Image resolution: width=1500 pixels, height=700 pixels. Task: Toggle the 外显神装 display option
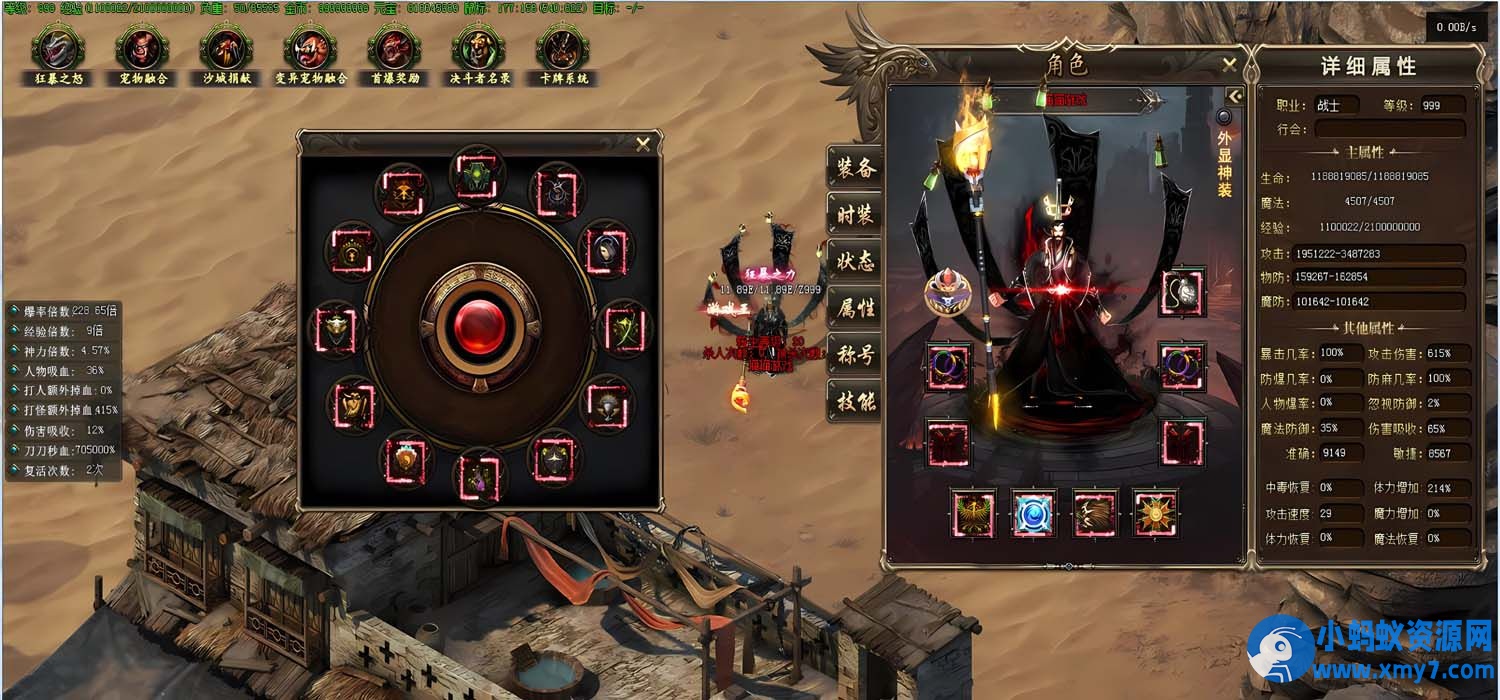point(1223,118)
